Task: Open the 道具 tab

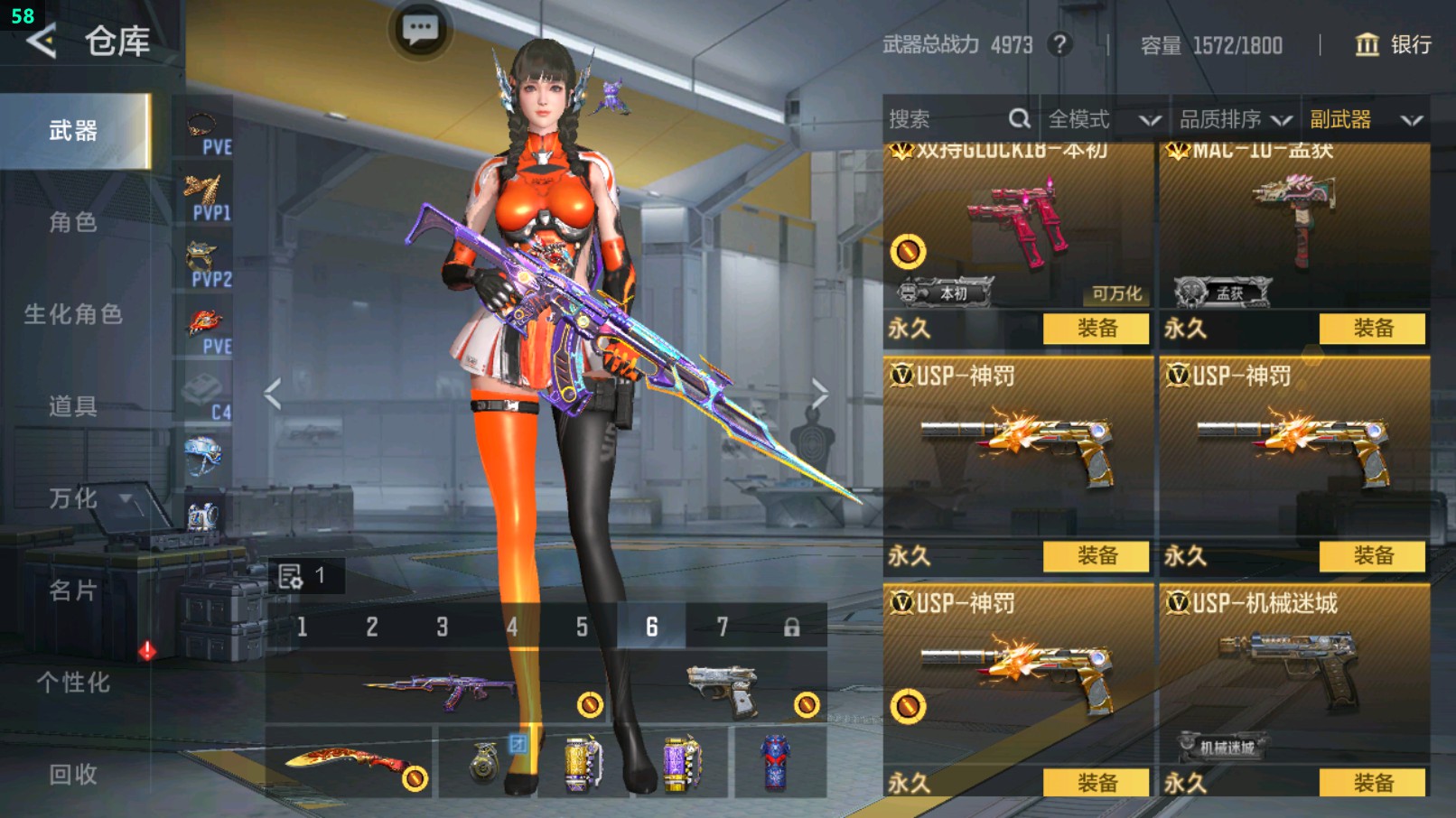Action: tap(73, 406)
